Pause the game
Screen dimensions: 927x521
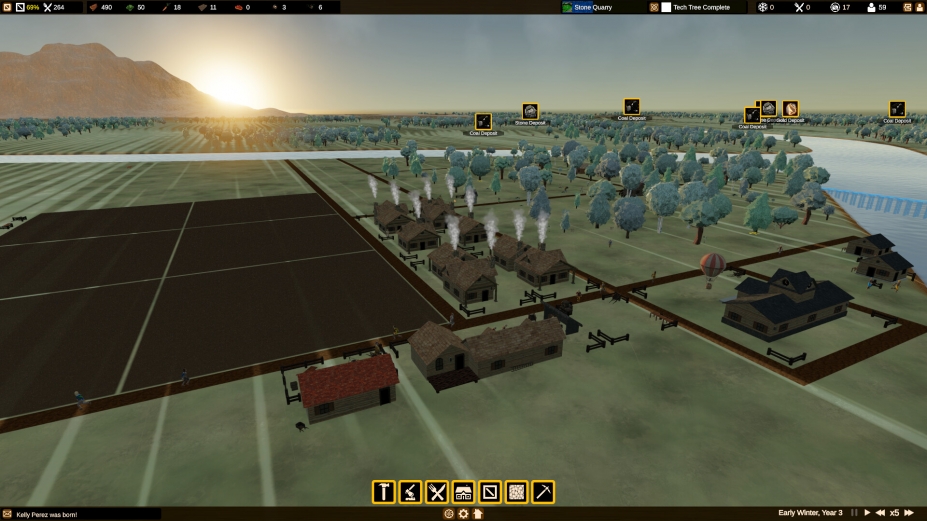pyautogui.click(x=853, y=513)
